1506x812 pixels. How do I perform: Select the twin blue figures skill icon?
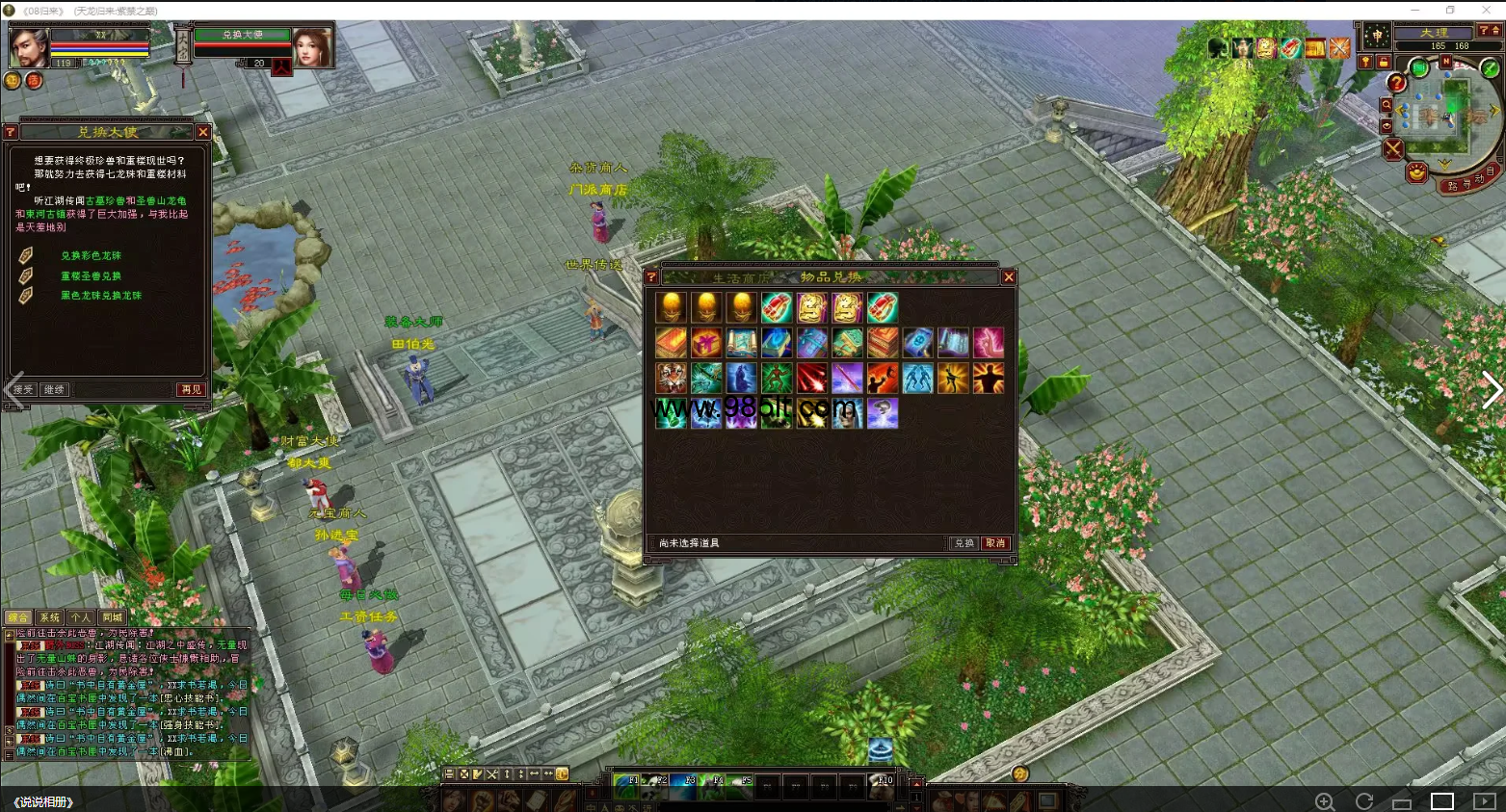click(x=917, y=378)
